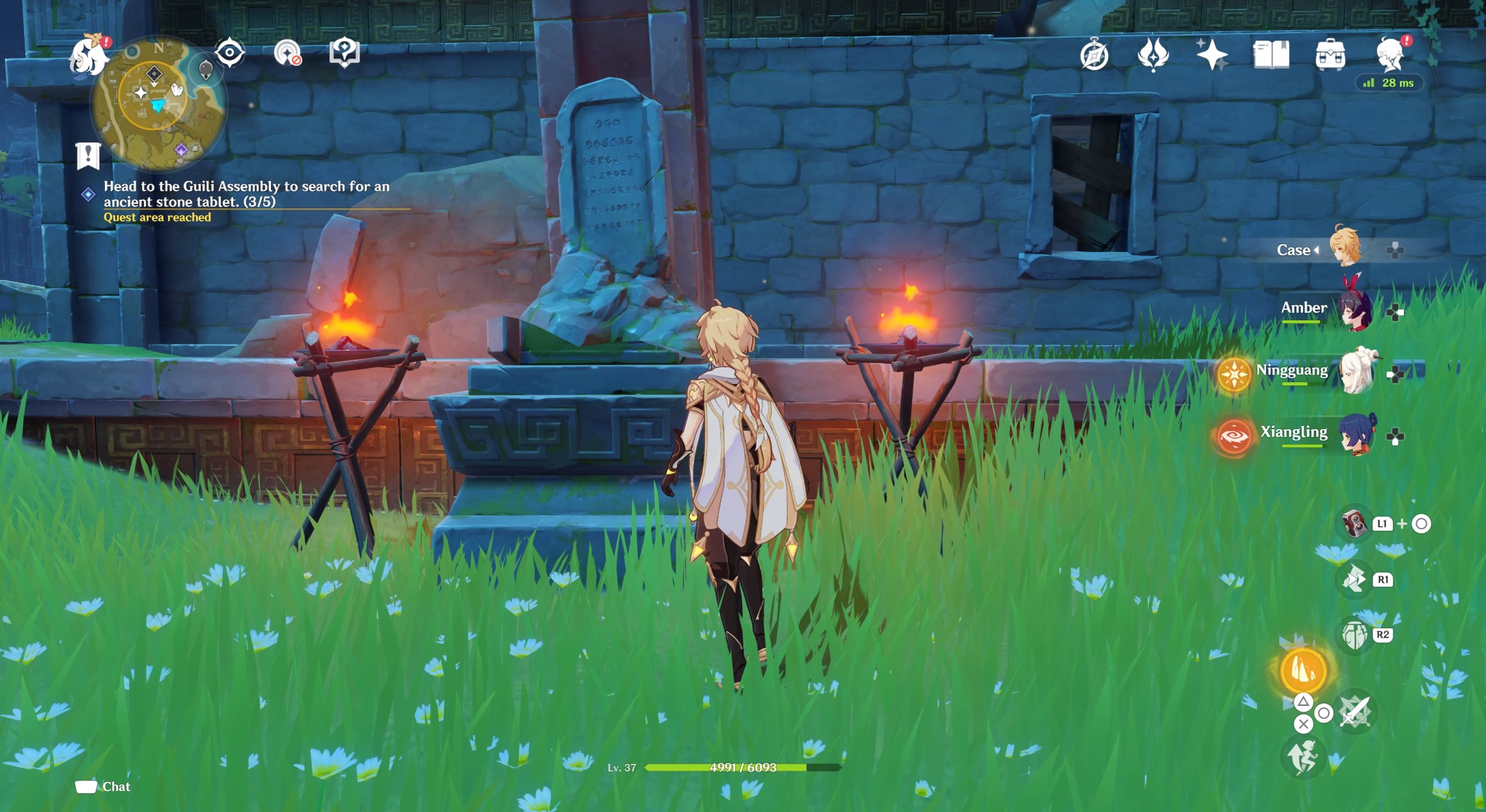Use the camera gadget icon
Viewport: 1486px width, 812px height.
pos(1354,524)
